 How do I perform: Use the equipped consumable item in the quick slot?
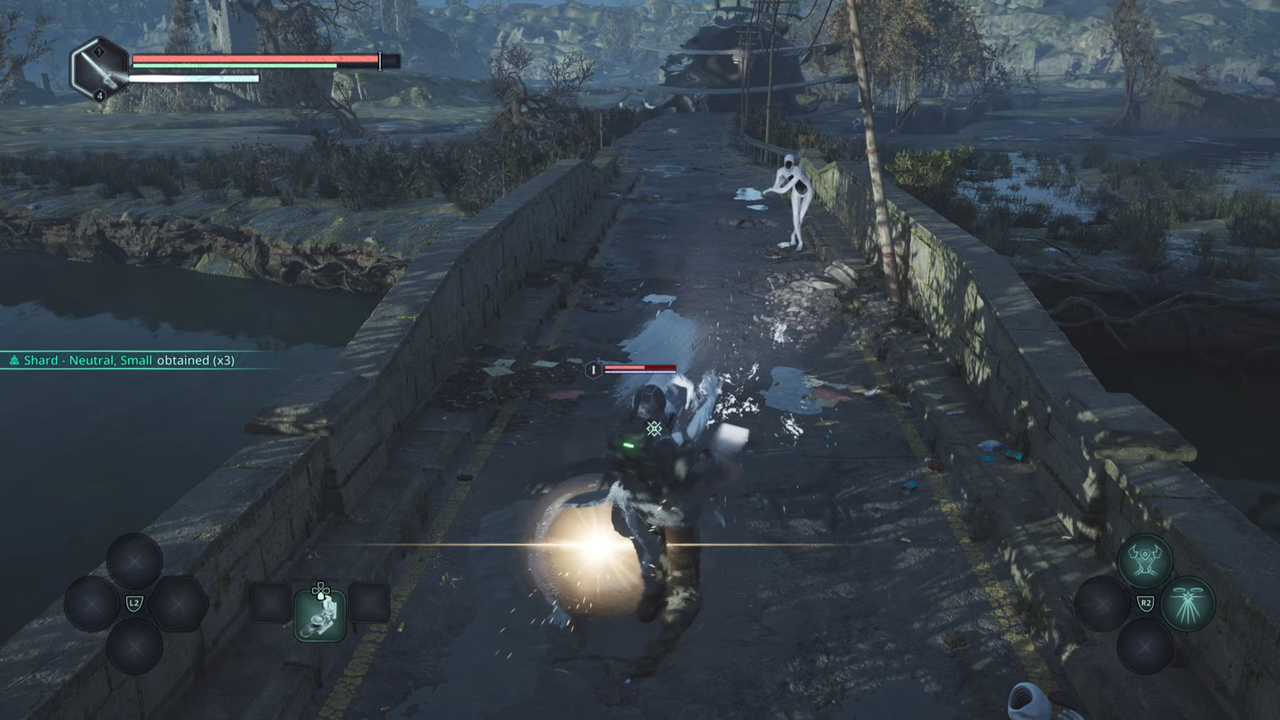coord(320,614)
